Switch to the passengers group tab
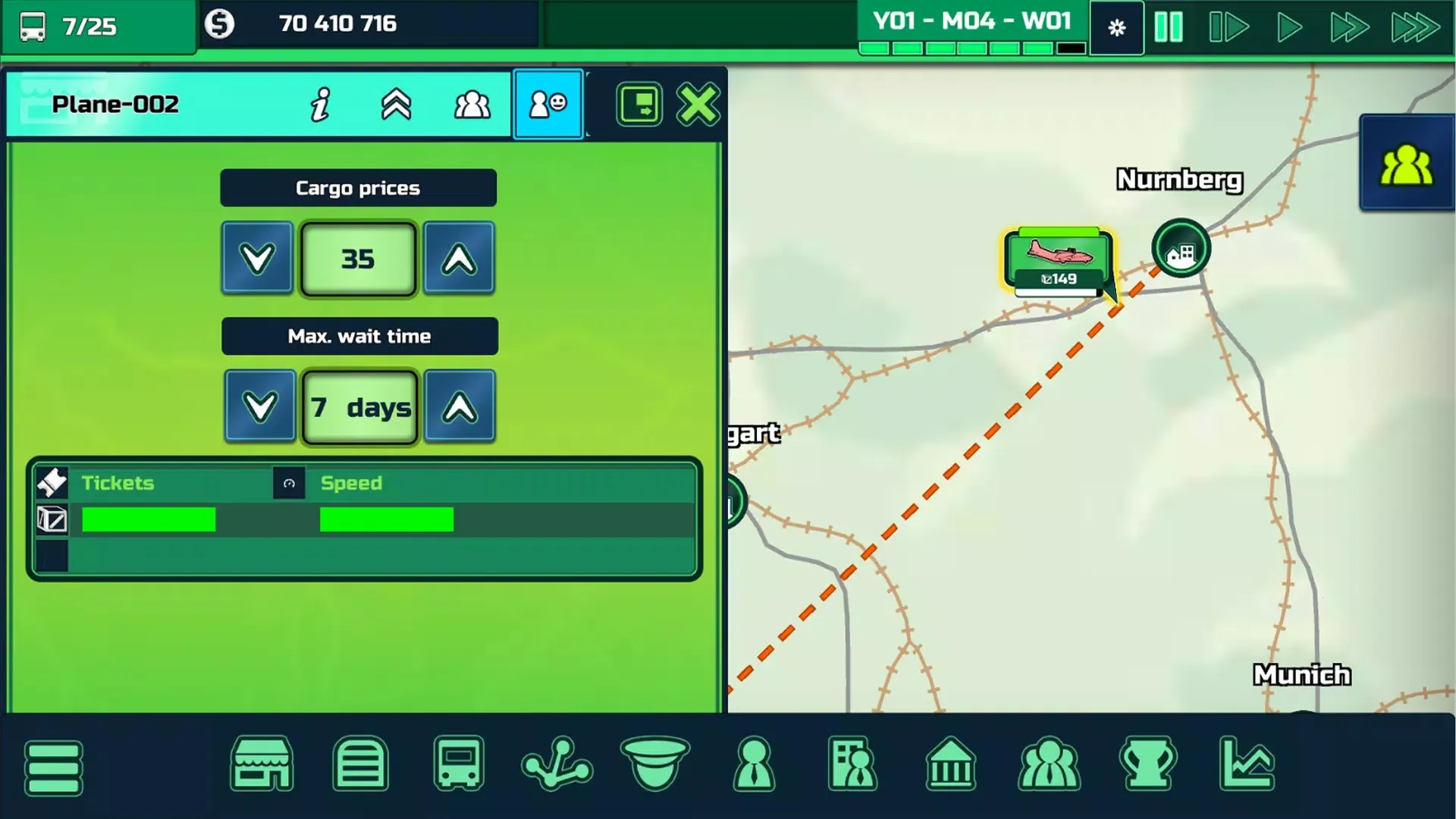 (x=471, y=104)
